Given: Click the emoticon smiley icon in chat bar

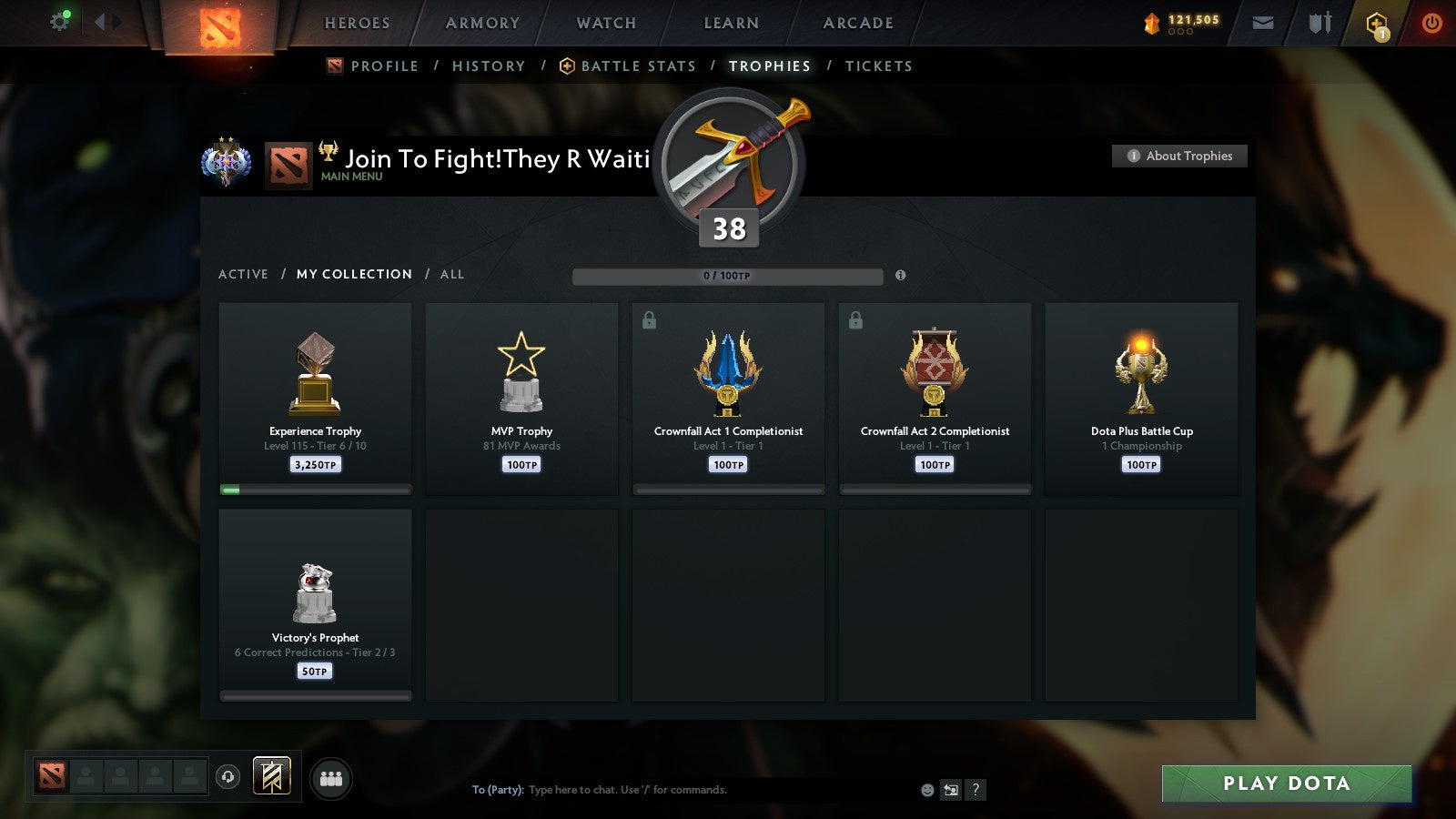Looking at the screenshot, I should click(925, 790).
